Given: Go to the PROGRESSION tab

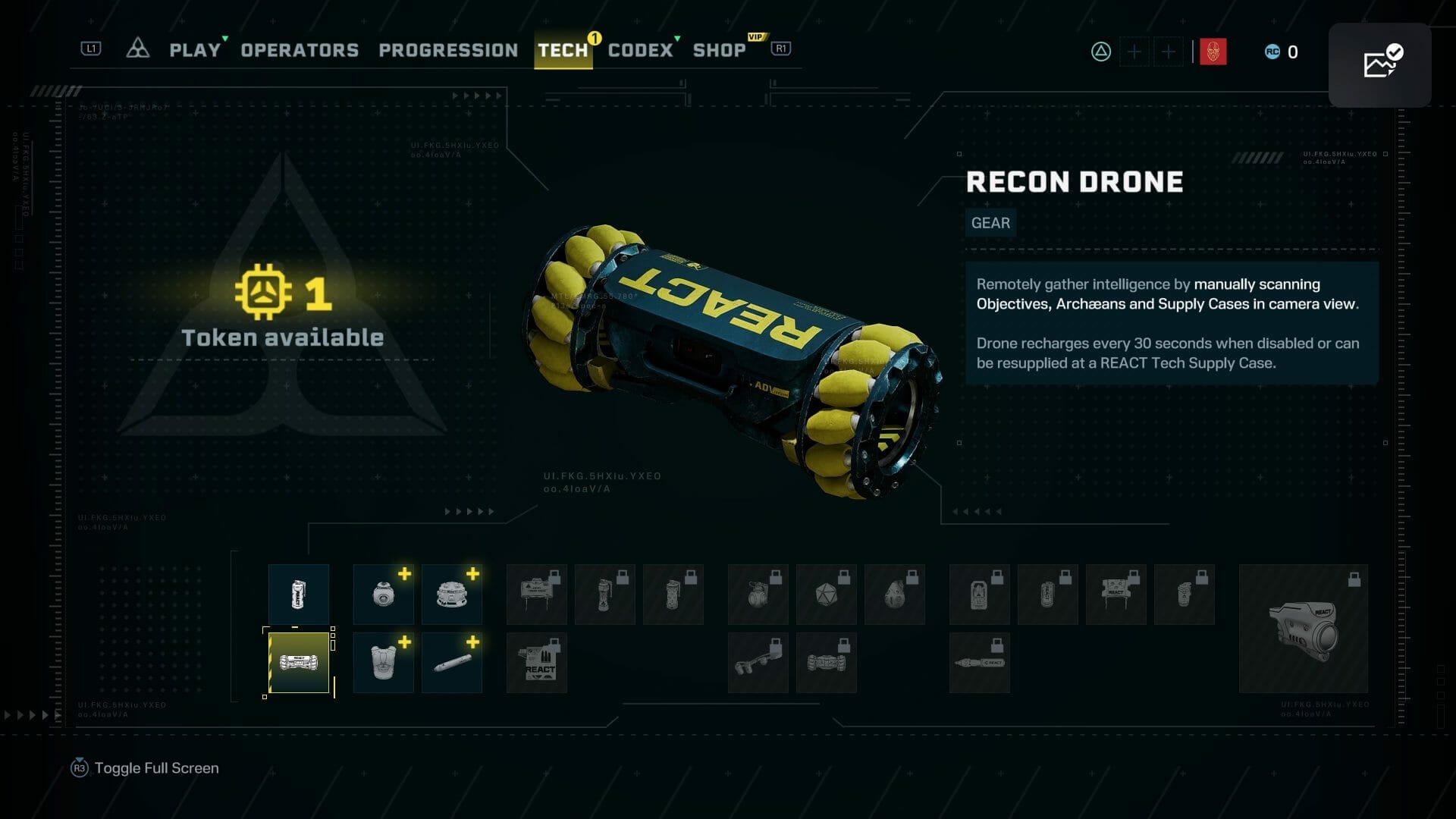Looking at the screenshot, I should (x=448, y=50).
